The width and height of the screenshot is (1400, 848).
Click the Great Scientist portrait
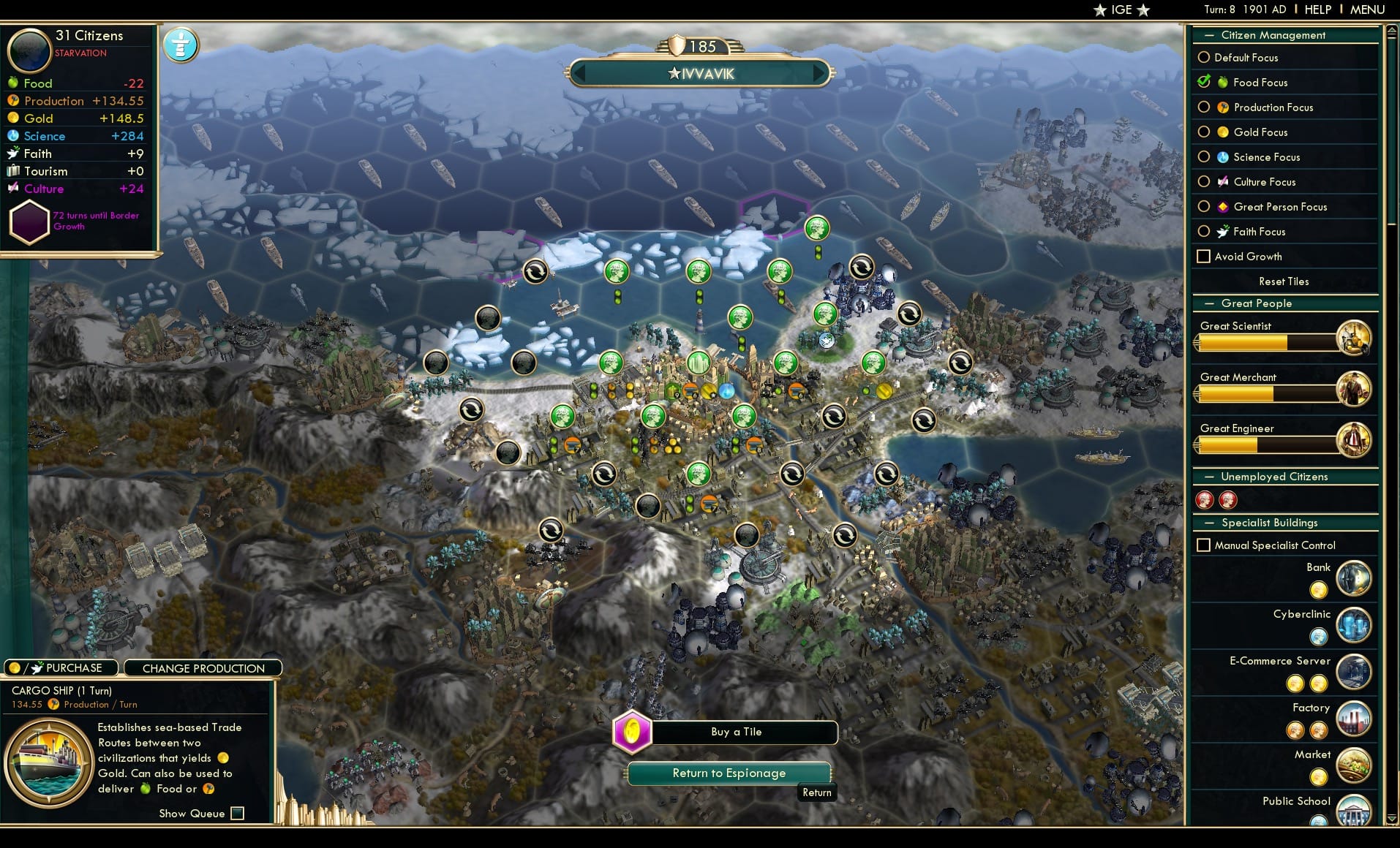[1357, 338]
